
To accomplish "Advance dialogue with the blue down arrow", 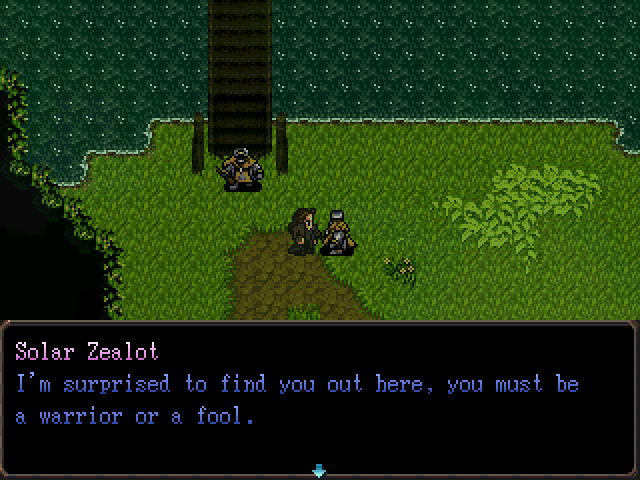I will pos(319,469).
